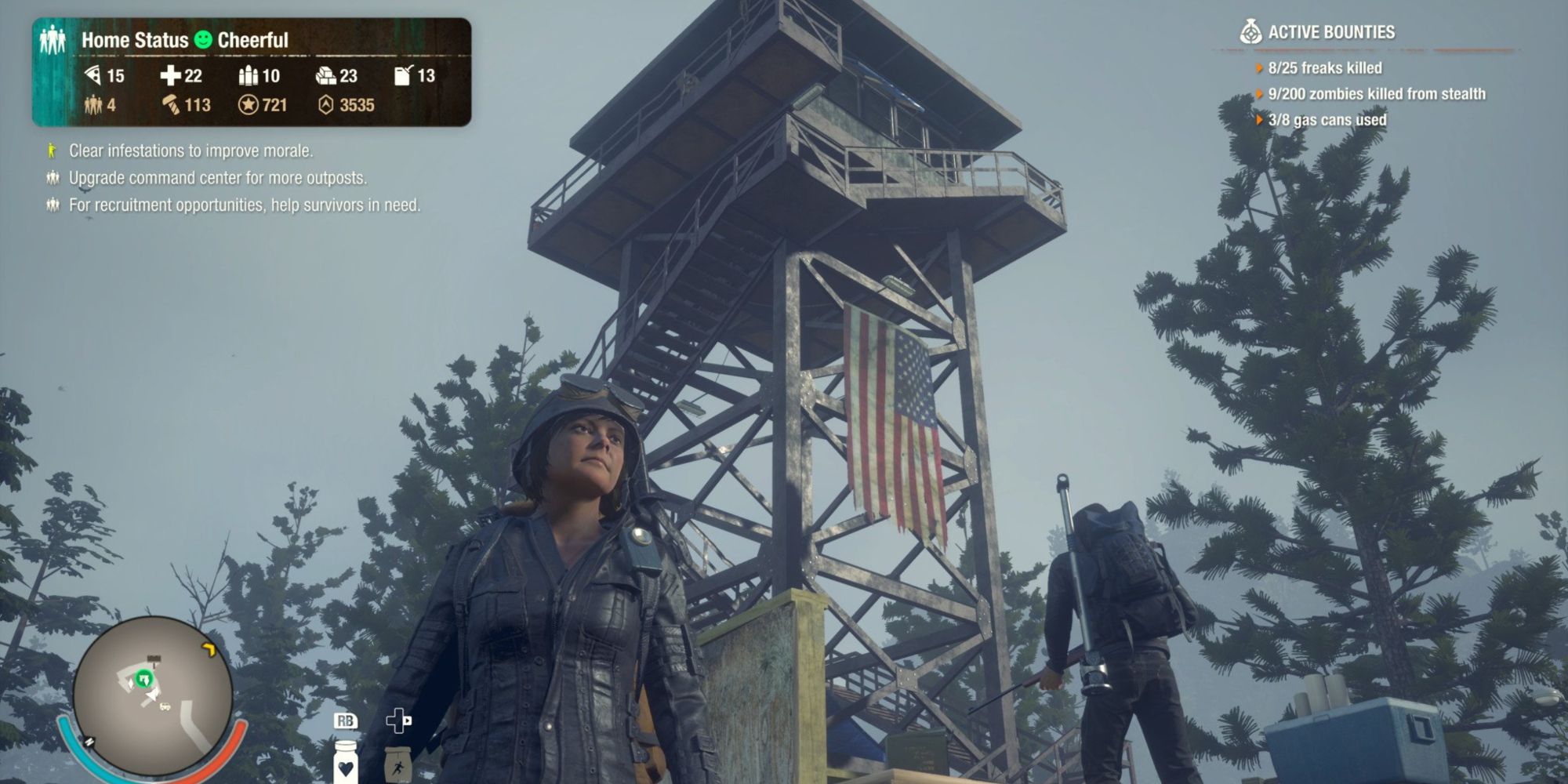
Task: Open the ammo resource icon showing 10
Action: coord(247,75)
